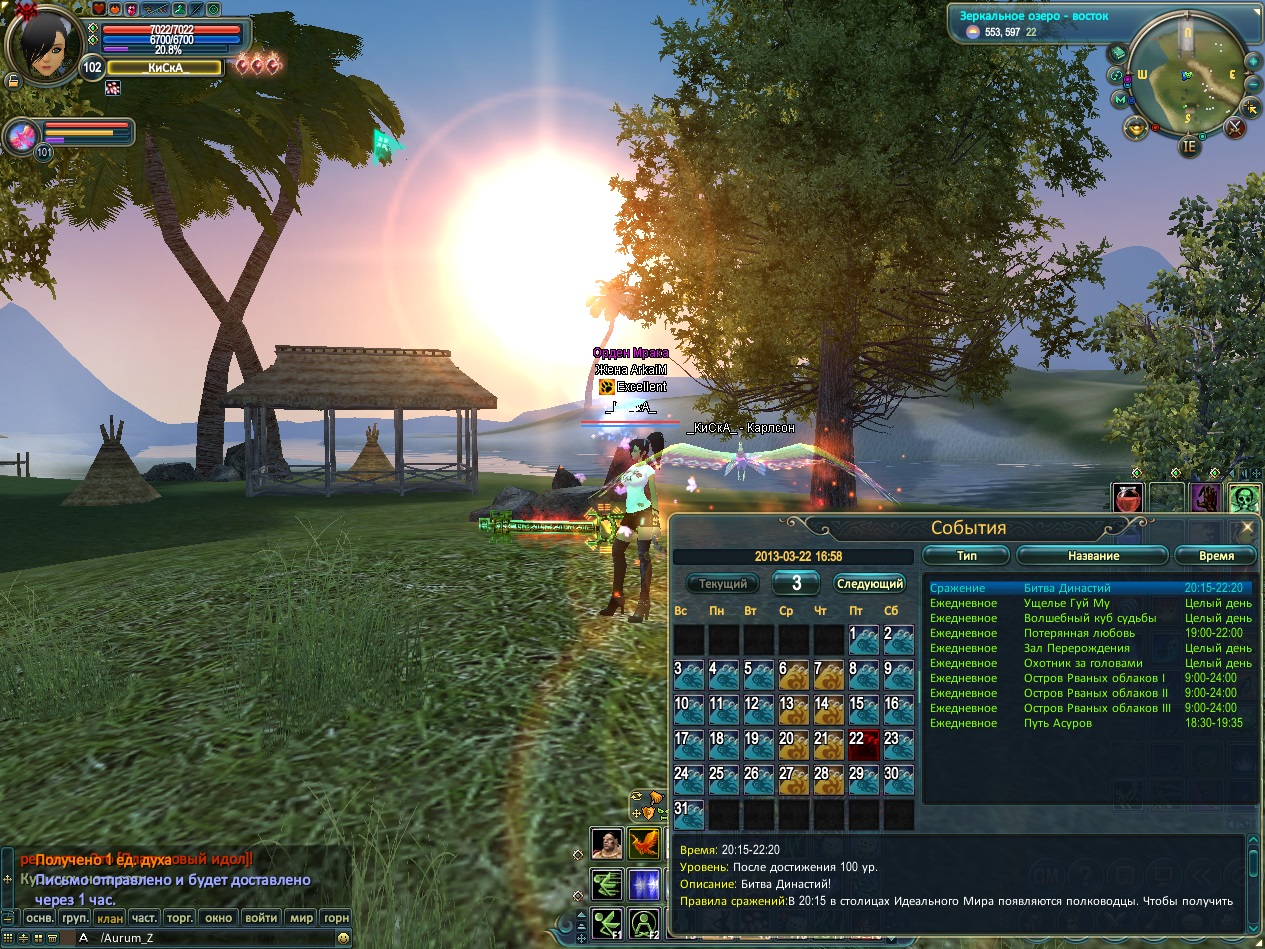The width and height of the screenshot is (1265, 949).
Task: Open the chat emoticon smiley menu
Action: [x=343, y=938]
